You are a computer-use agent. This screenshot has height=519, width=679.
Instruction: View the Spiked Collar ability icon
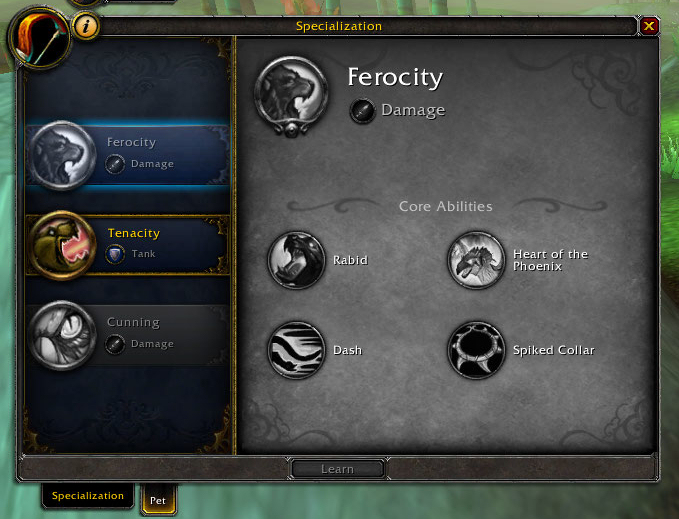click(476, 350)
